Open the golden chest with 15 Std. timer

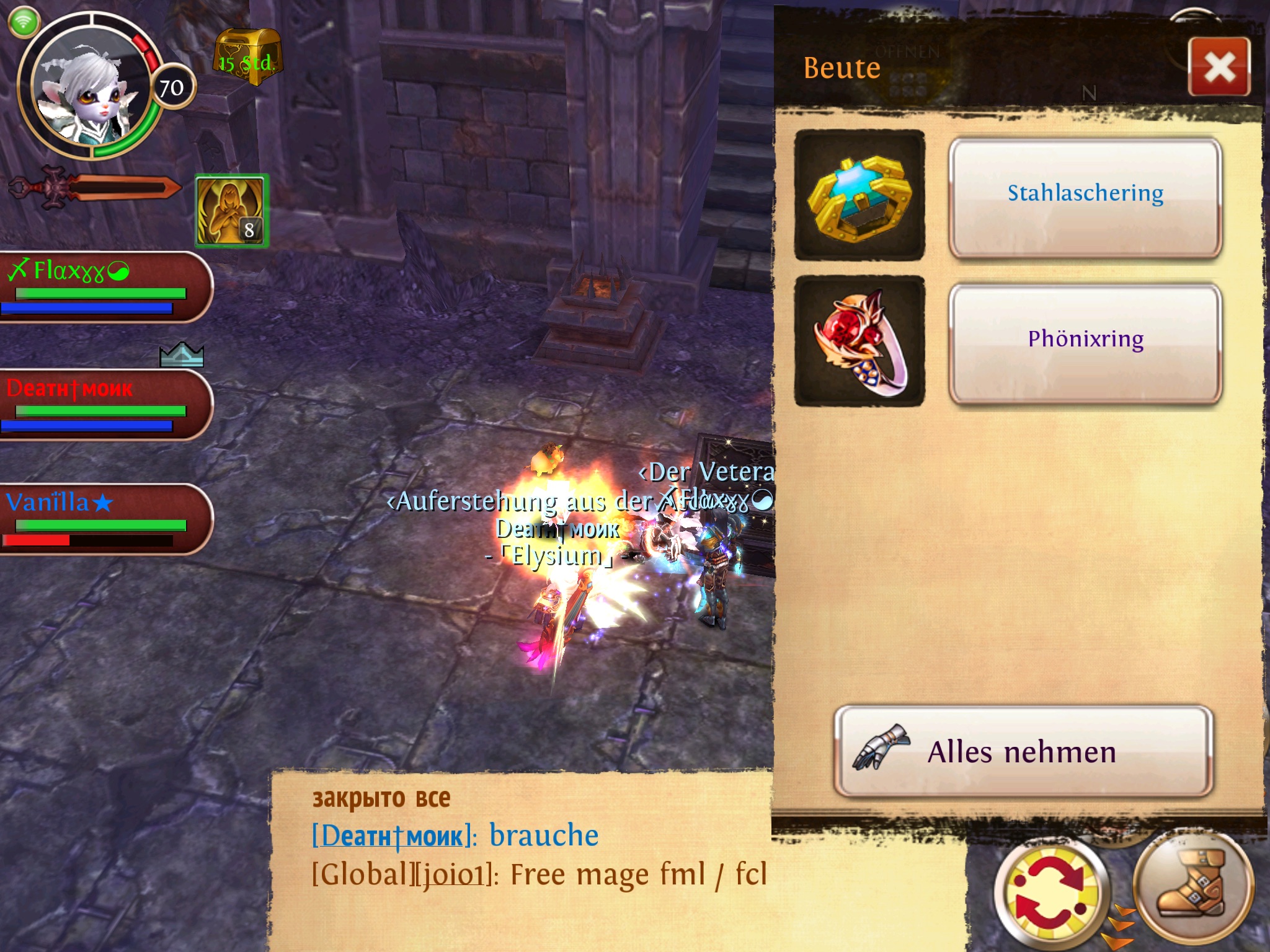click(247, 57)
